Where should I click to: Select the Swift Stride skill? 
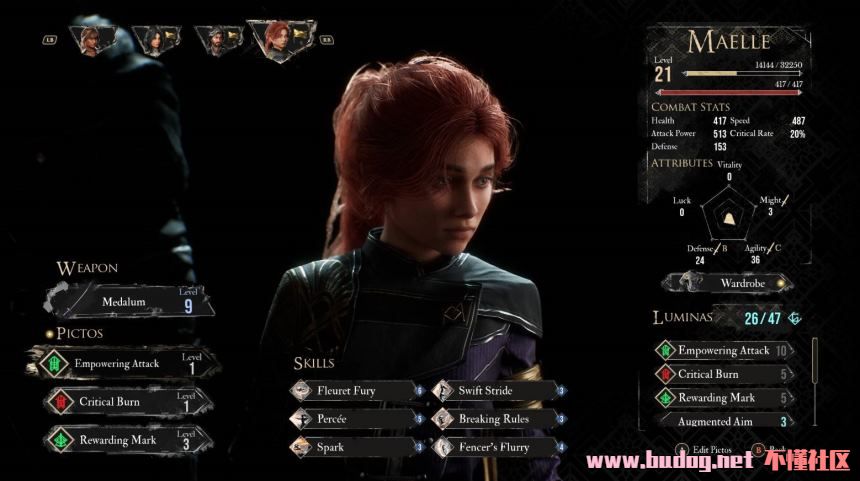click(x=493, y=390)
